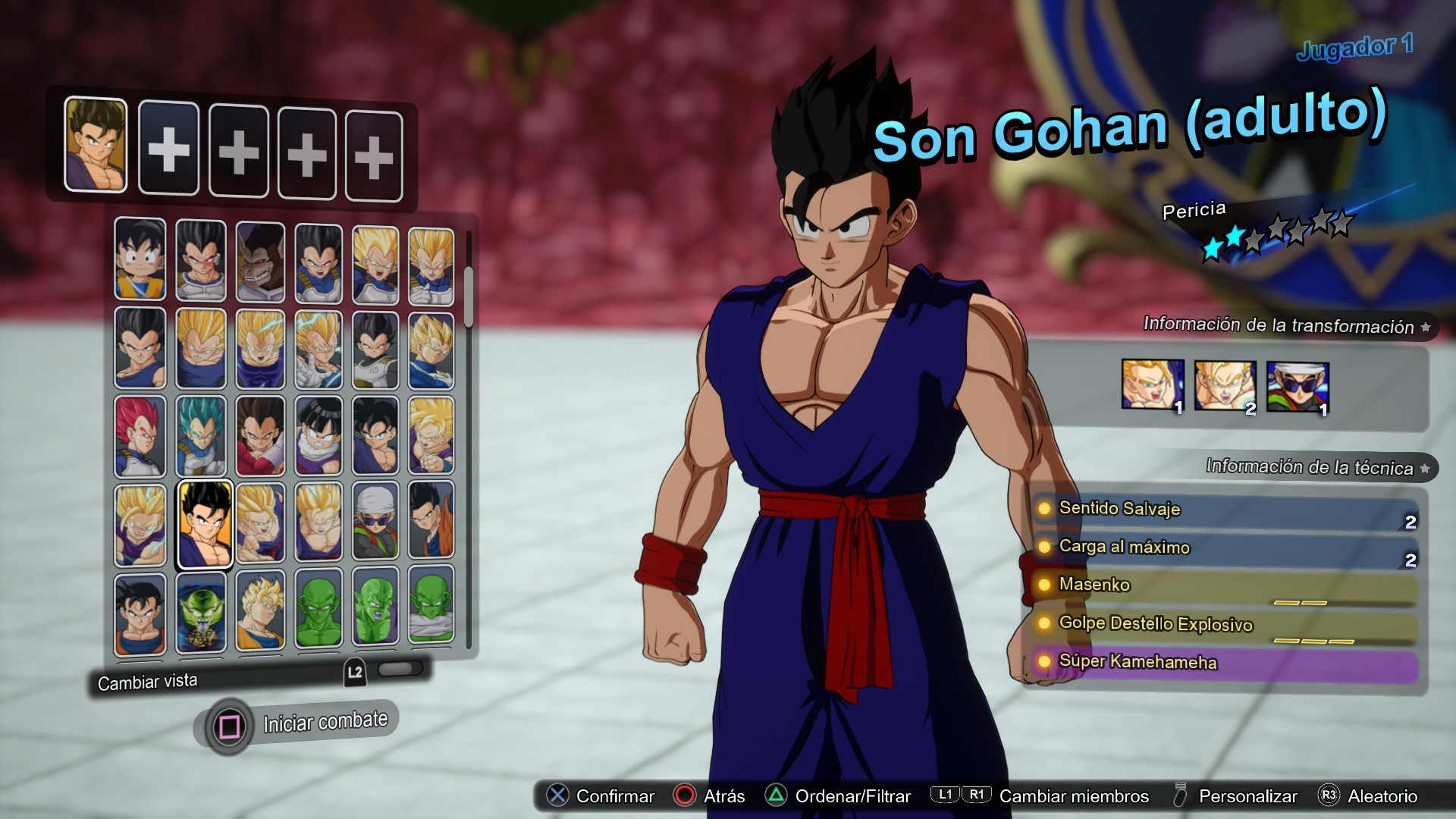Select the green Piccolo portrait in the bottom row
Viewport: 1456px width, 819px height.
(x=318, y=610)
